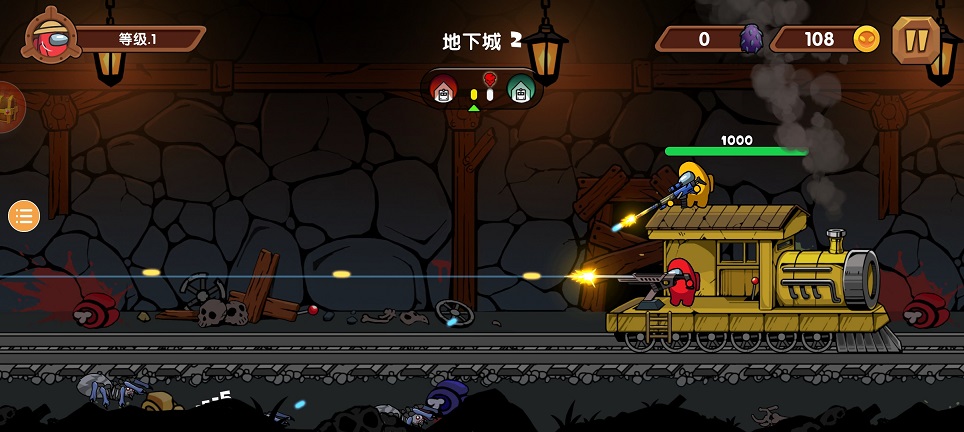The width and height of the screenshot is (964, 432).
Task: Tap the treasure chest icon
Action: pos(10,105)
